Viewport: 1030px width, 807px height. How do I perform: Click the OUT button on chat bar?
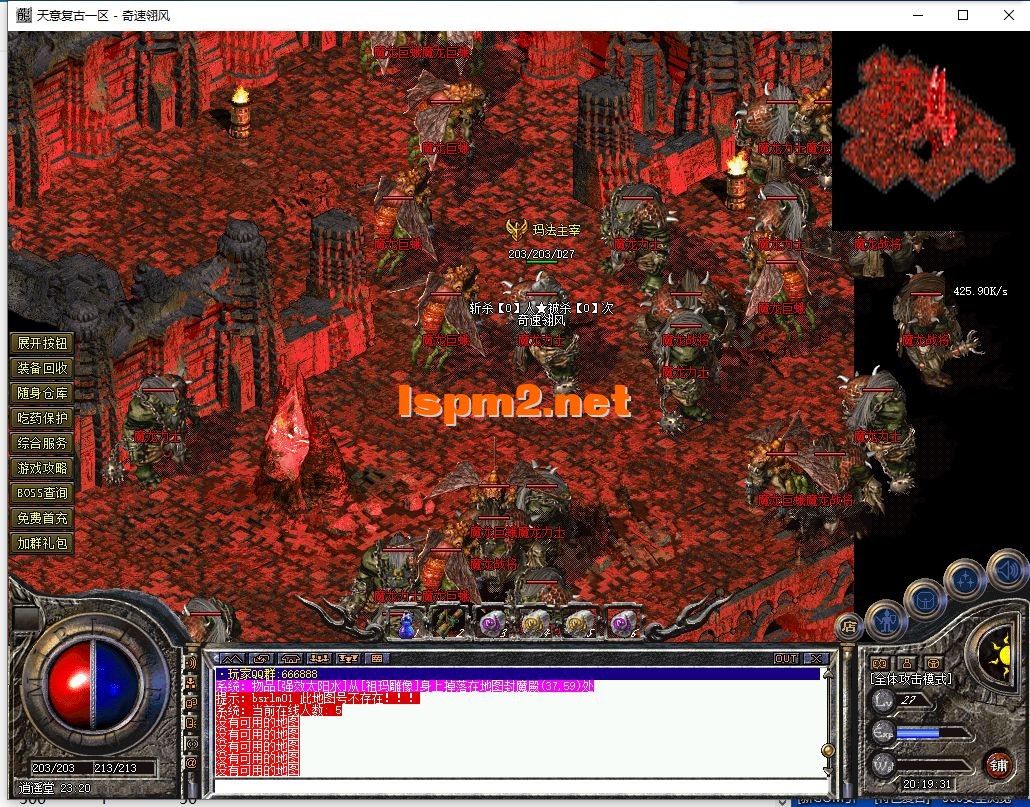click(x=786, y=658)
